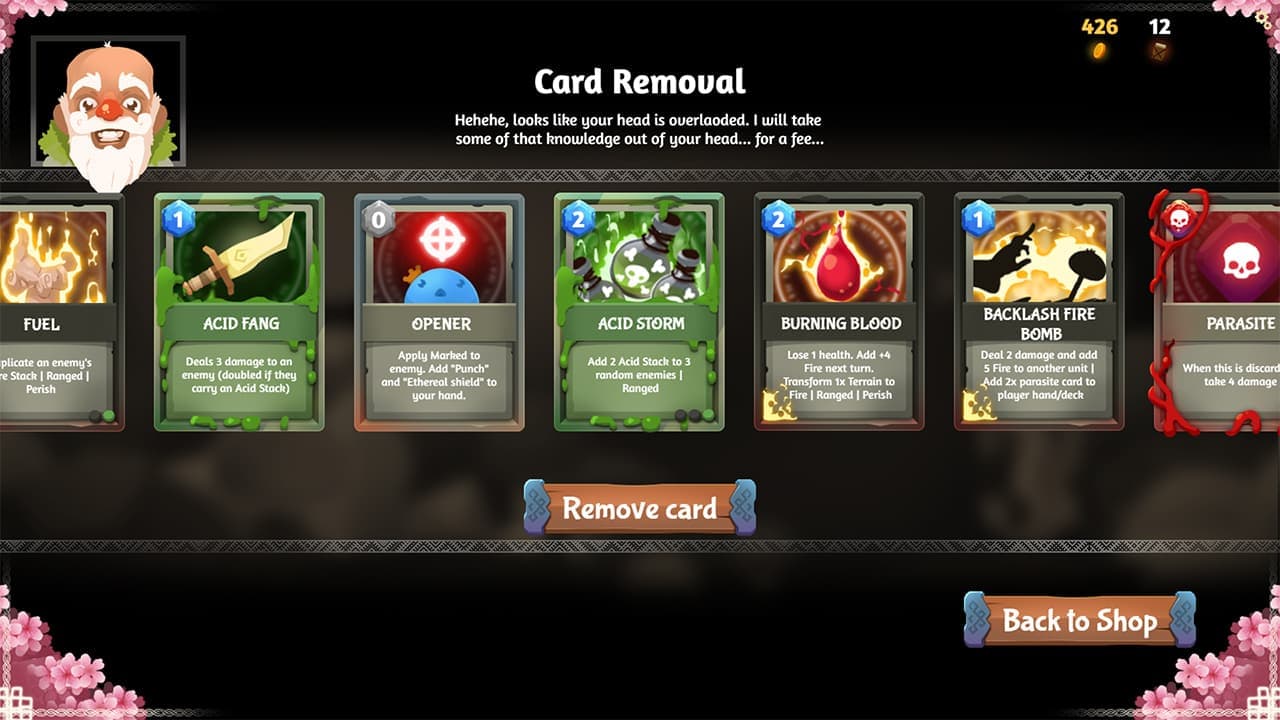Click a dark pip on the Acid Storm card

tap(680, 414)
